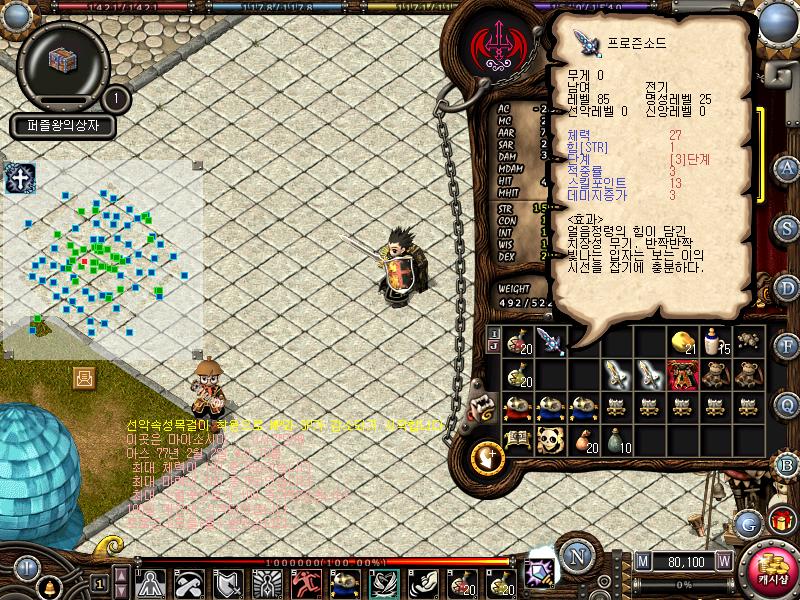Click the round N compass button
This screenshot has height=600, width=800.
click(577, 557)
